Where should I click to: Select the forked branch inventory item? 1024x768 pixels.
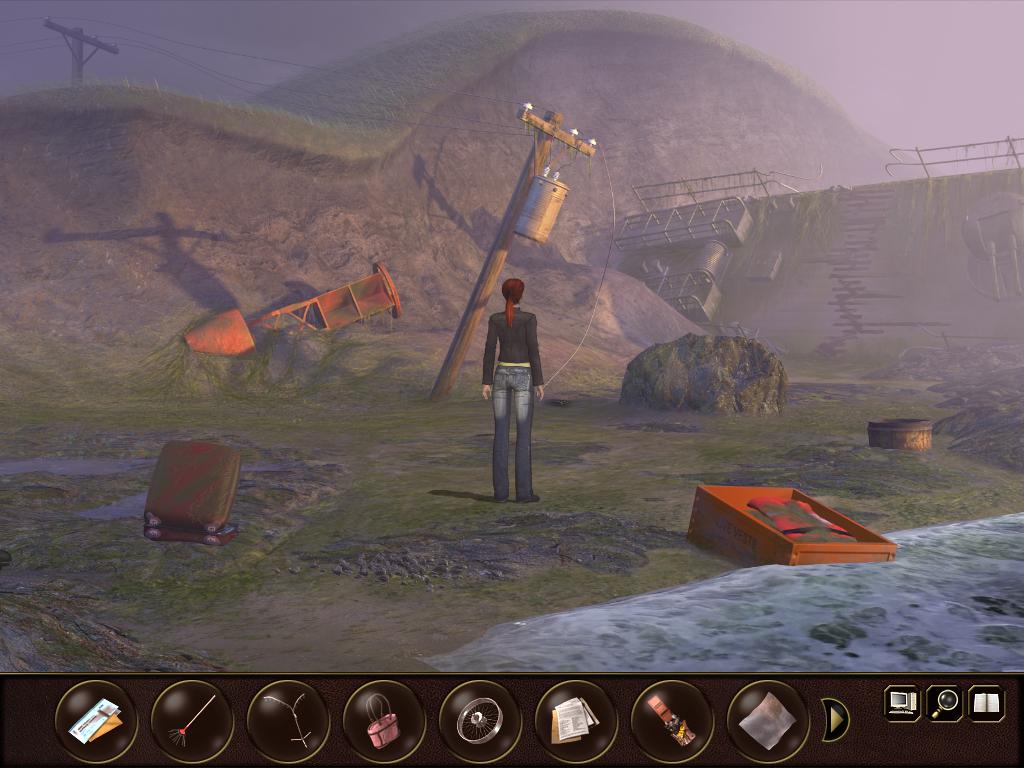point(288,721)
